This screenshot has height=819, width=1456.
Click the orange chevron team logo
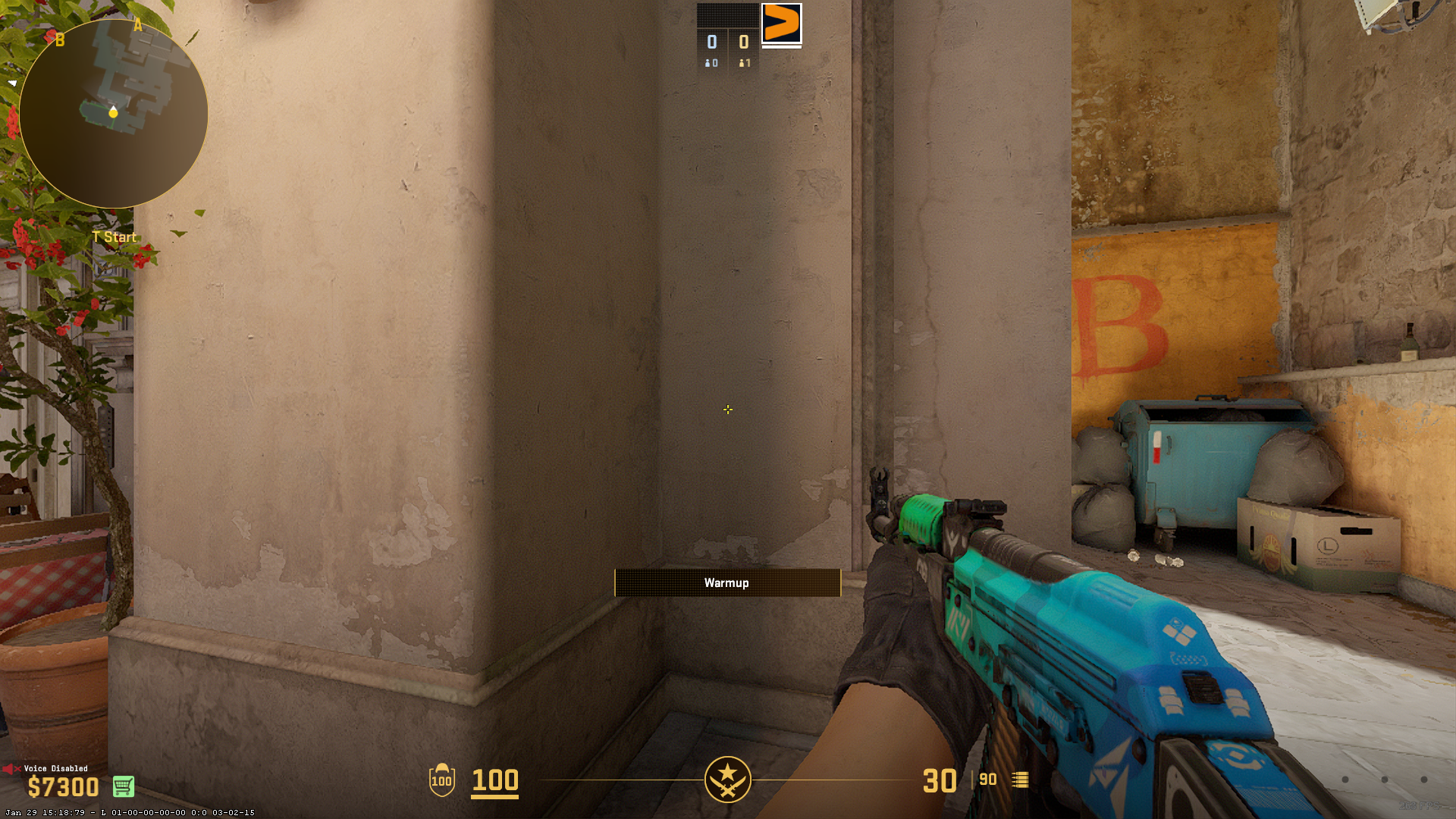click(782, 25)
